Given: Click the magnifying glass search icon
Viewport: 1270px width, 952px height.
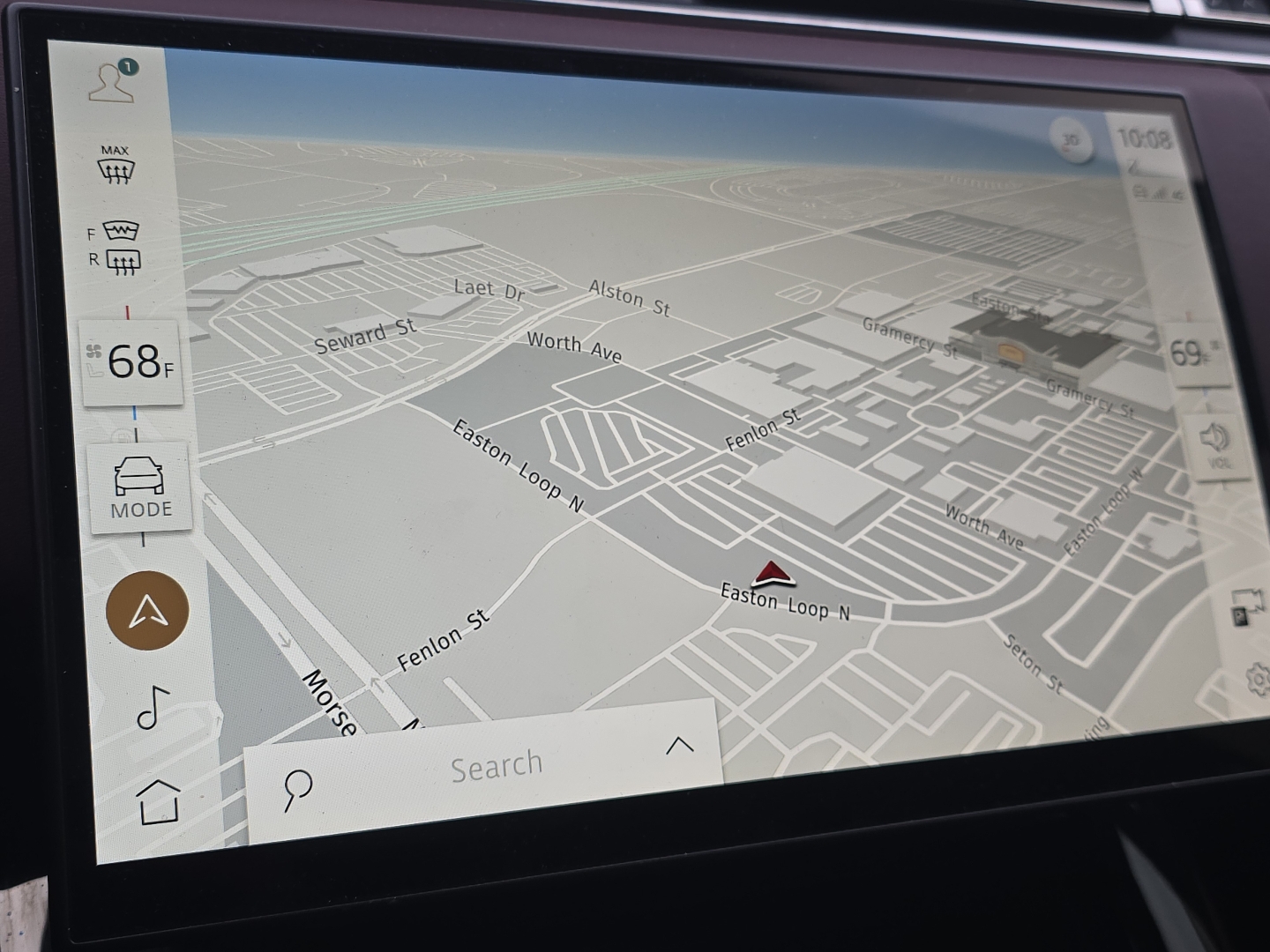Looking at the screenshot, I should [x=297, y=789].
